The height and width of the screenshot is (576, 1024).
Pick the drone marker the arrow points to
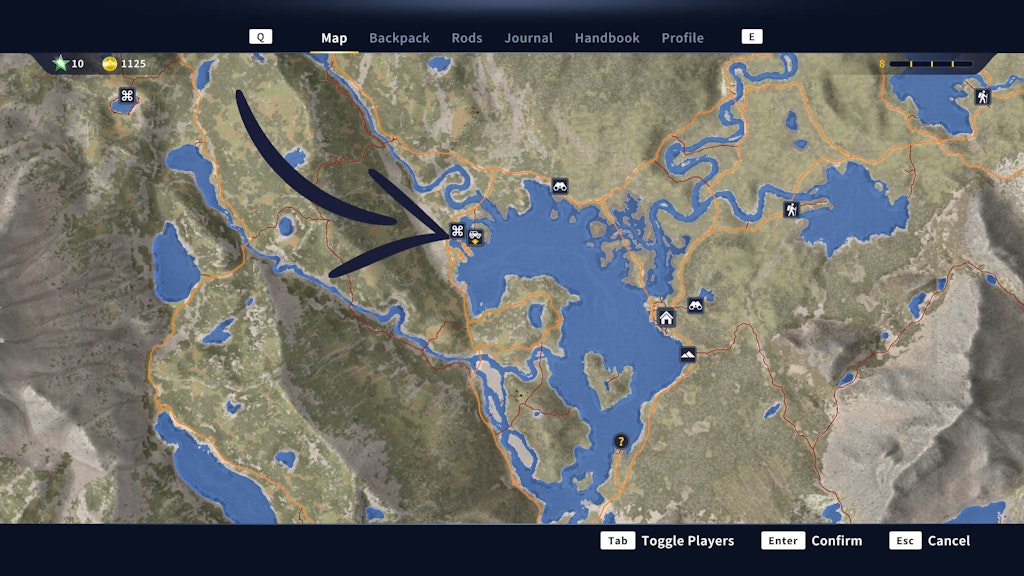pyautogui.click(x=457, y=231)
